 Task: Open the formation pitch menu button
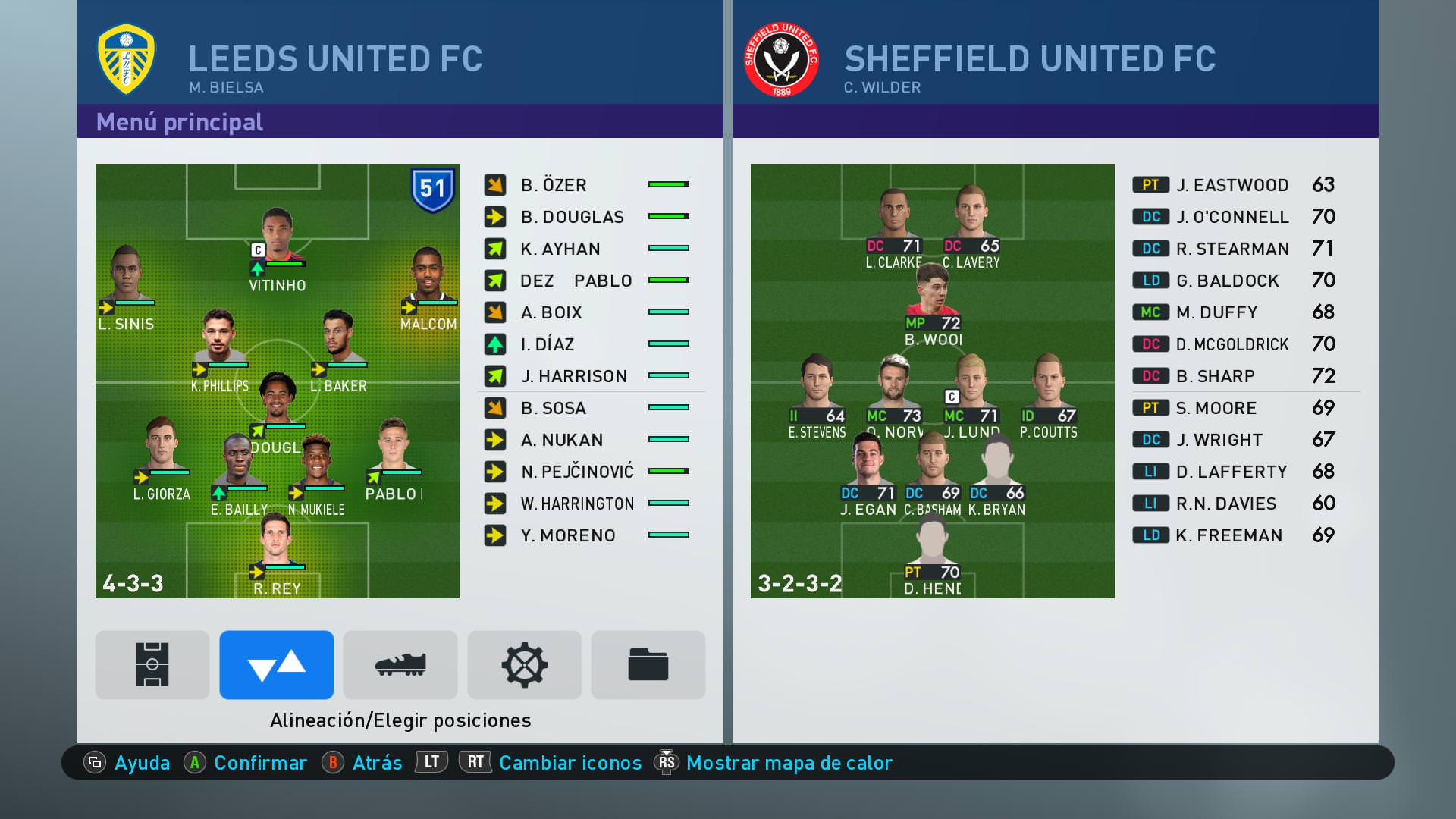(152, 665)
